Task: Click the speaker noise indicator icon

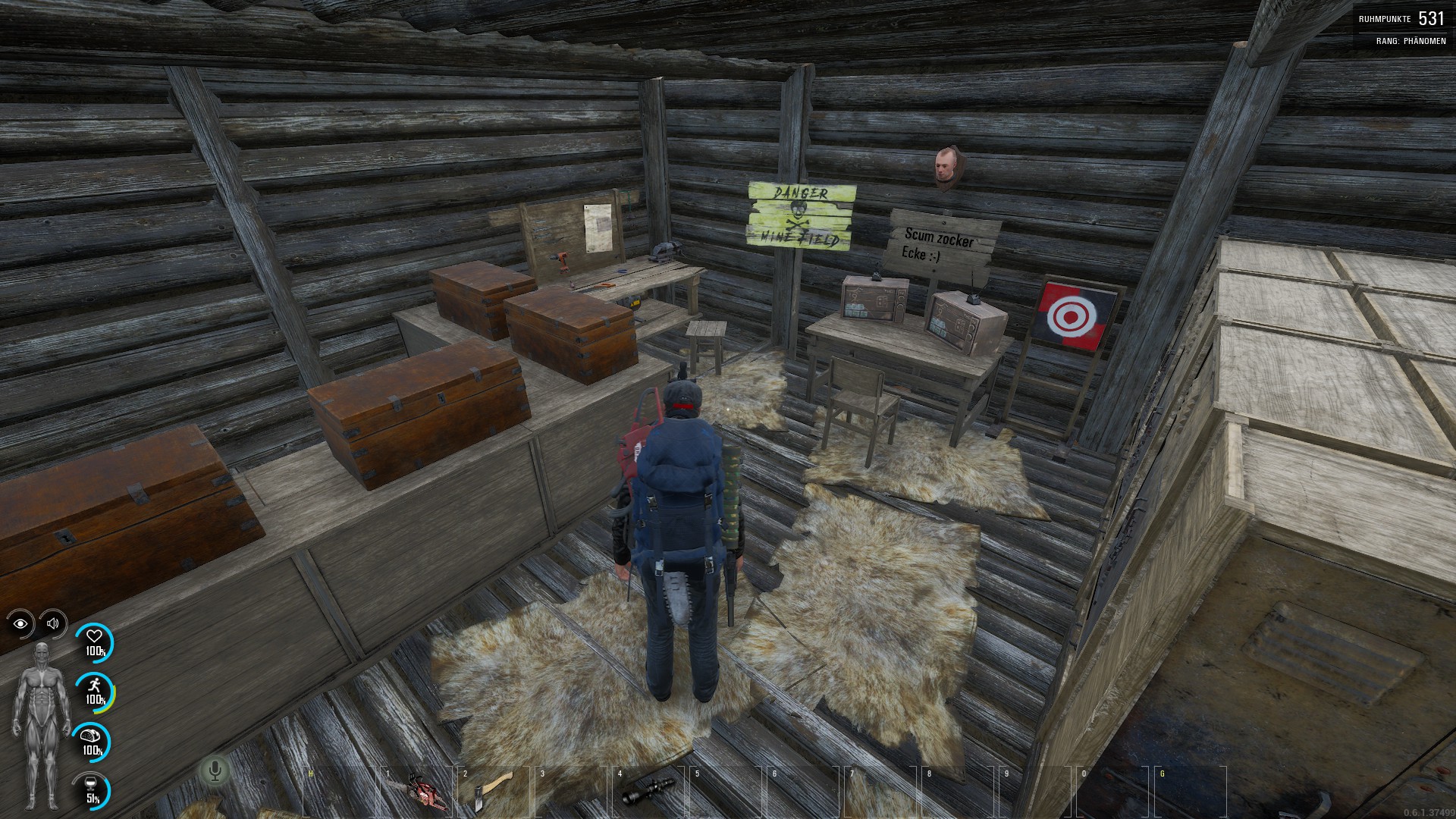Action: 52,623
